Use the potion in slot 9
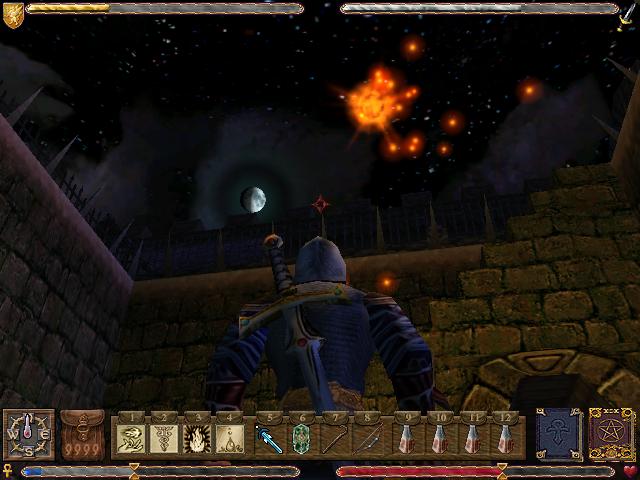This screenshot has height=480, width=640. (407, 438)
